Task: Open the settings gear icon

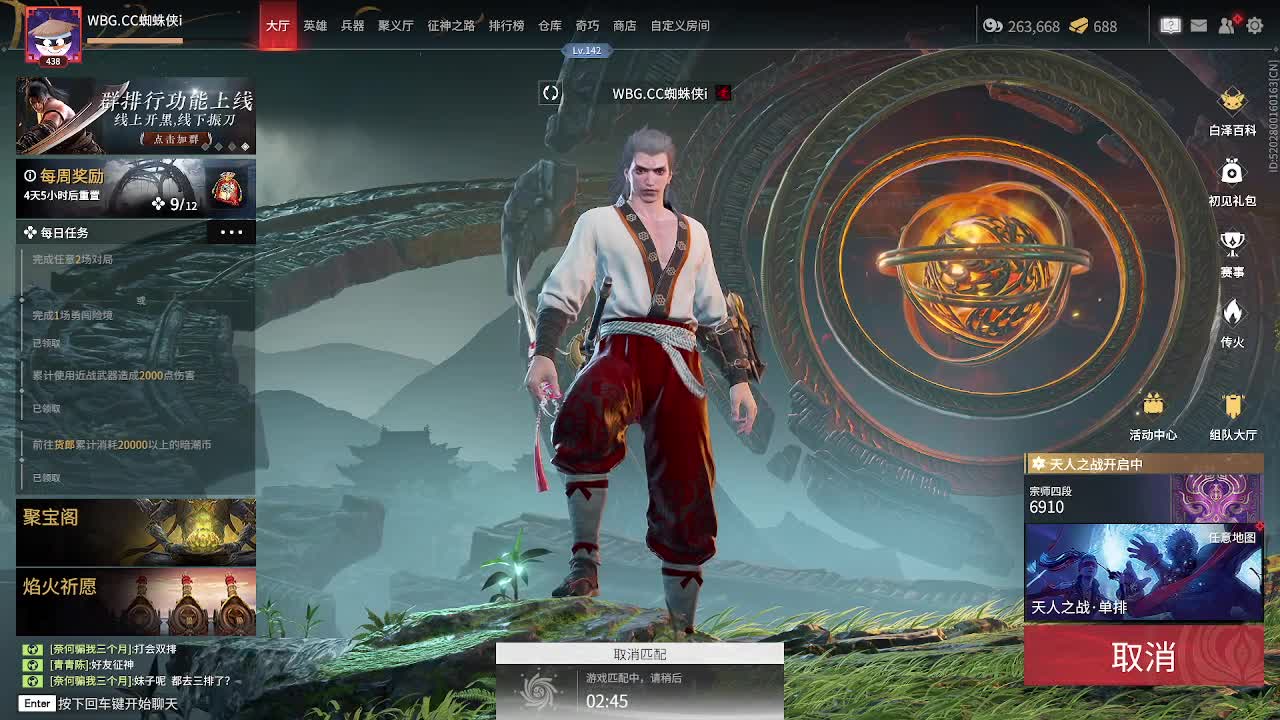Action: click(1255, 26)
